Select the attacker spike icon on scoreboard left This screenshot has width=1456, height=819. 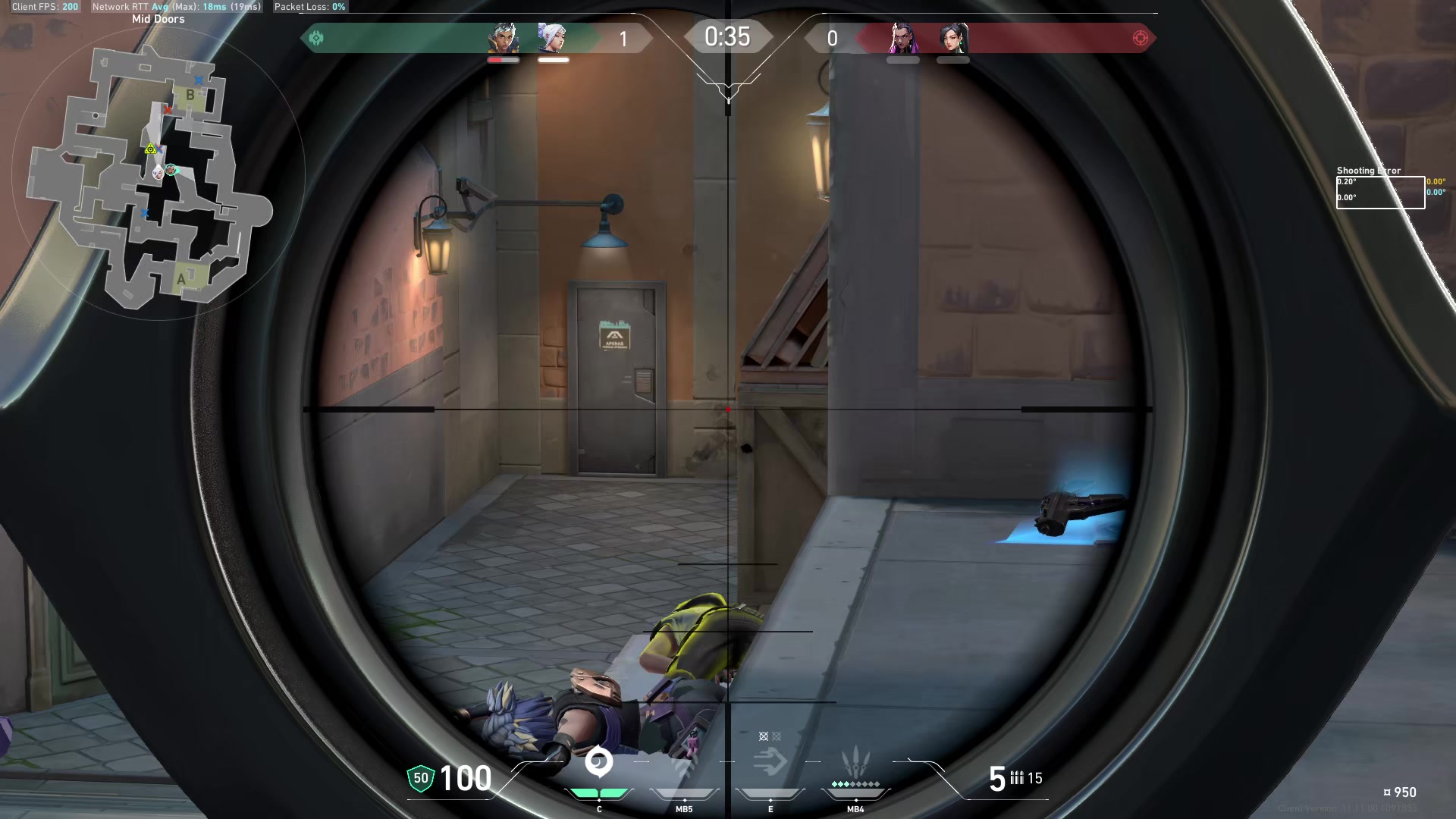(x=318, y=36)
